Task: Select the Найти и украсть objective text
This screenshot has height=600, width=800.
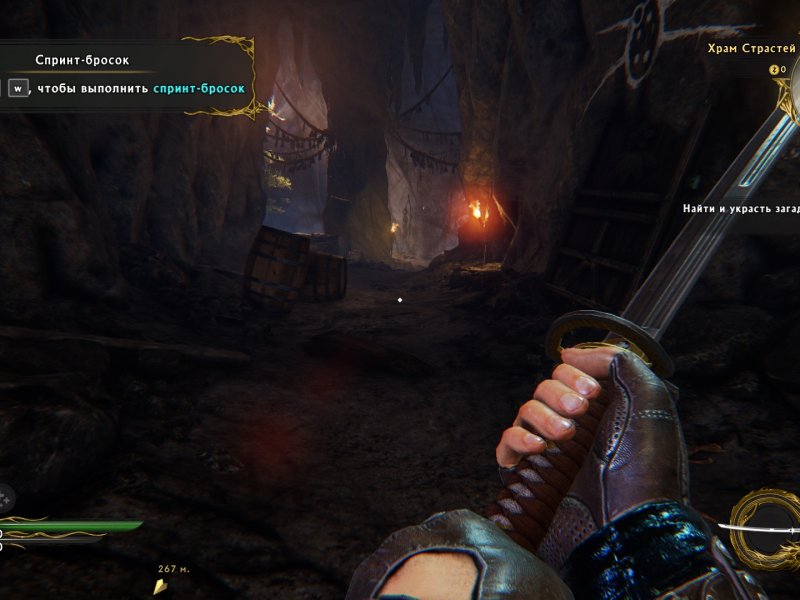Action: coord(741,209)
